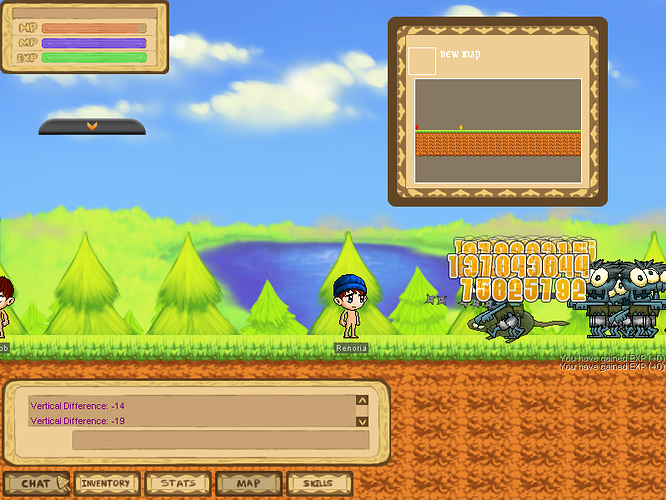This screenshot has width=666, height=500.
Task: Expand the dropdown arrow bar under status panel
Action: pos(92,126)
